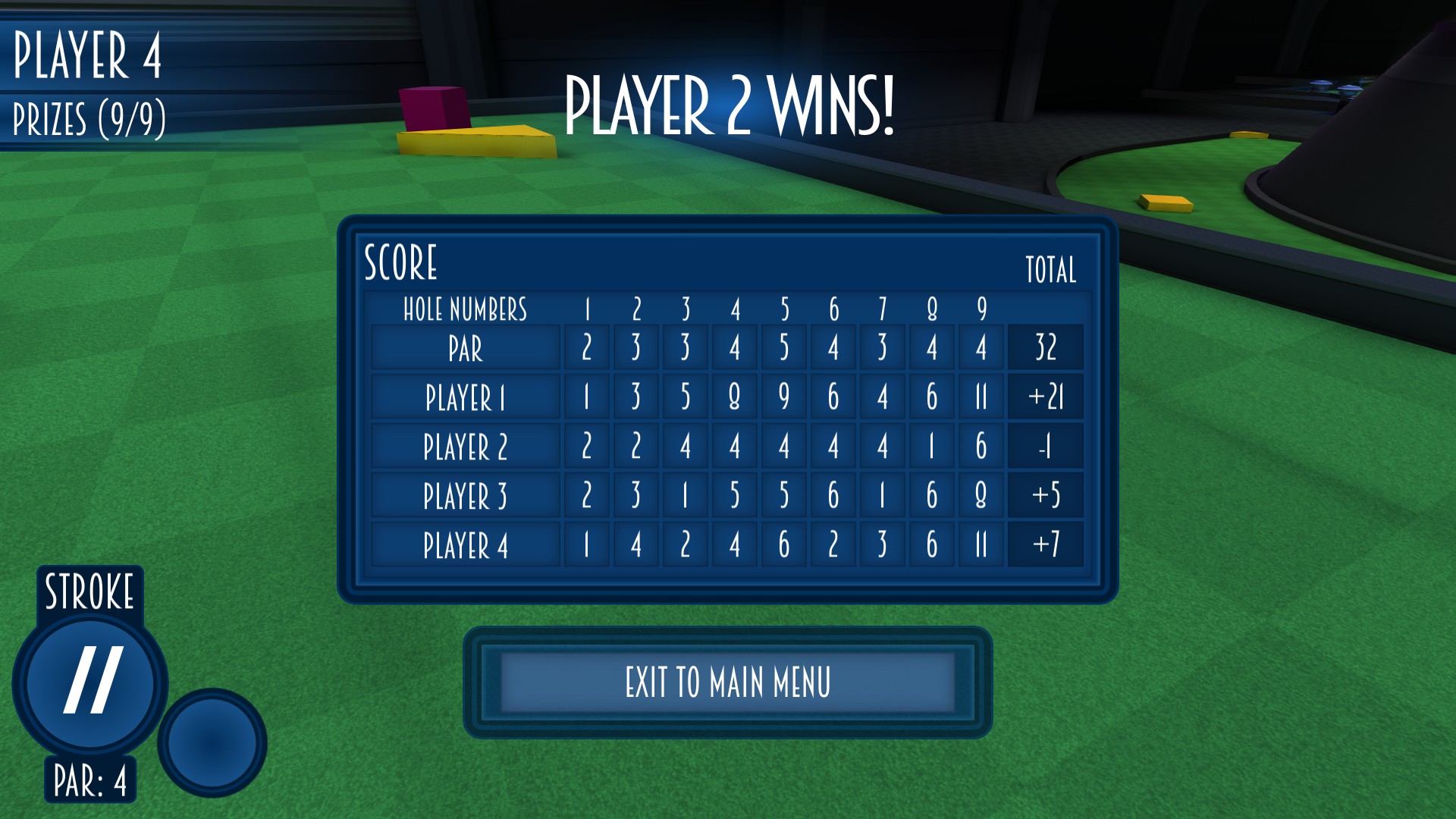Click the TOTAL column header

1050,268
